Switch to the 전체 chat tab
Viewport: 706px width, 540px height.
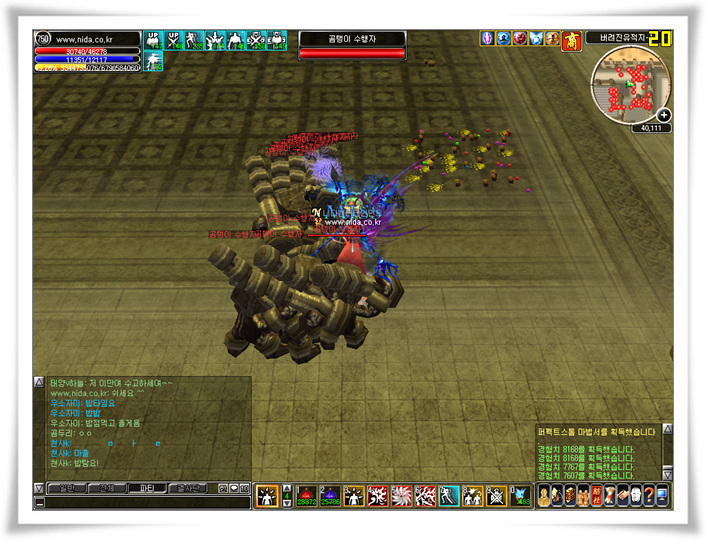tap(105, 488)
